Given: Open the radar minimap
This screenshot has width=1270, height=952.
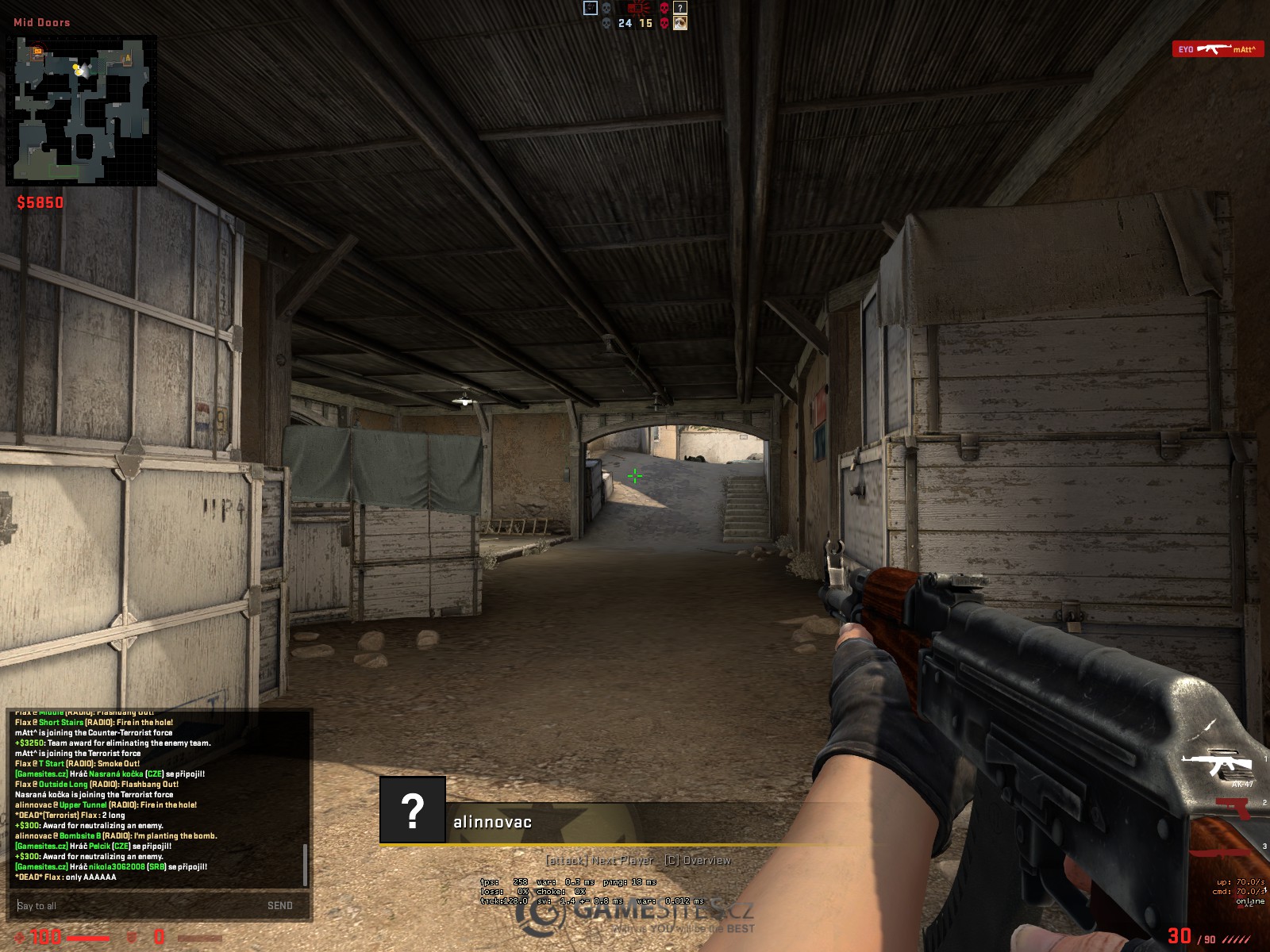Looking at the screenshot, I should [81, 110].
